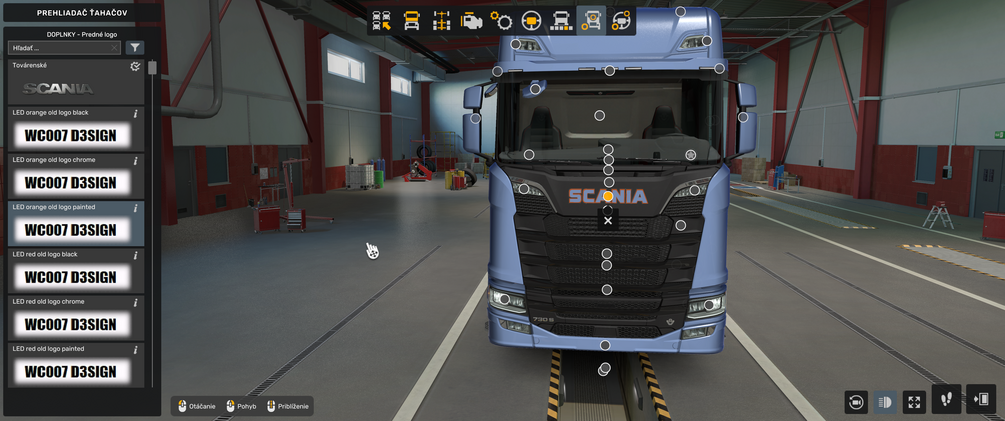Open the engine category icon
Screen dimensions: 1005x421
(471, 20)
